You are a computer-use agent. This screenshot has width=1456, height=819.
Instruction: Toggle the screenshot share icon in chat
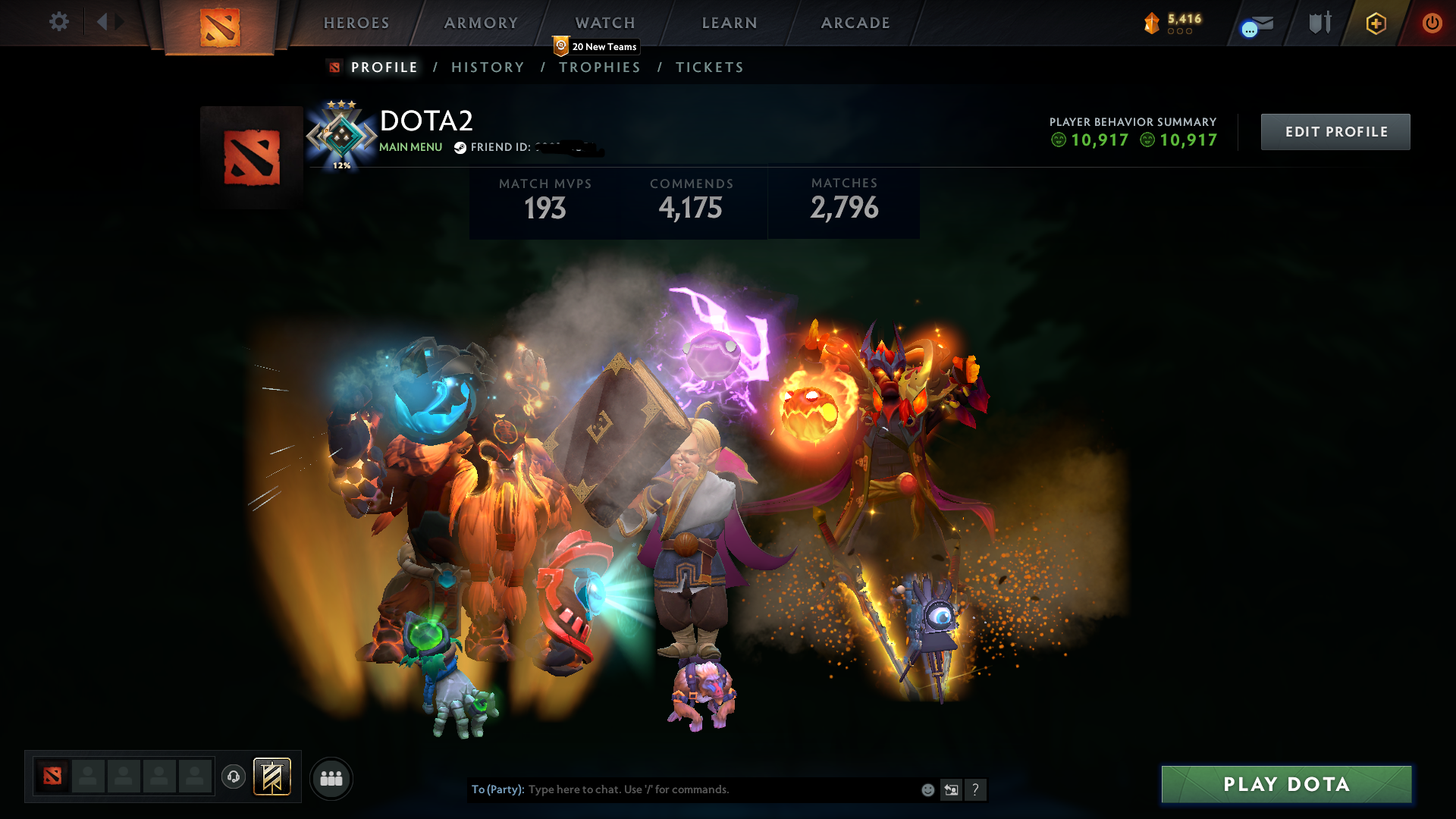(x=951, y=789)
